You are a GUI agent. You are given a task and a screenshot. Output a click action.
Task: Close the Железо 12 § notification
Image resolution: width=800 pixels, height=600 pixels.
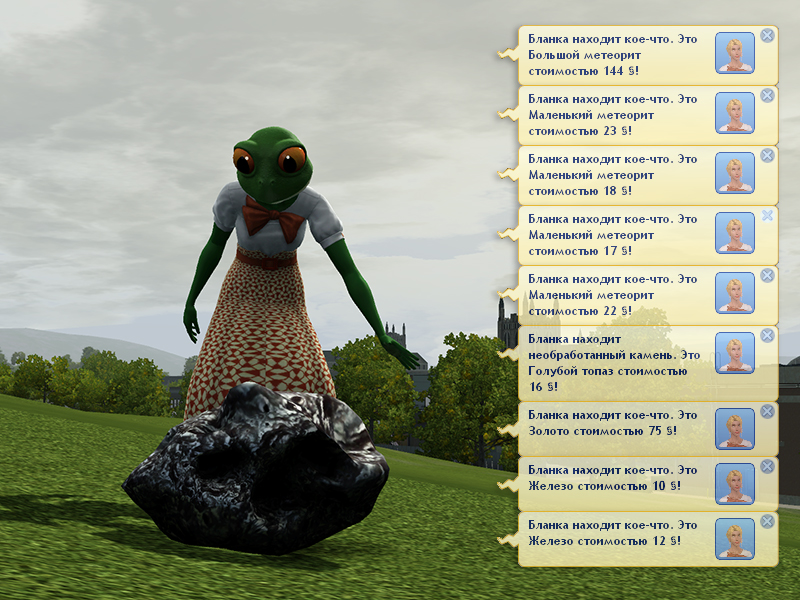click(767, 521)
